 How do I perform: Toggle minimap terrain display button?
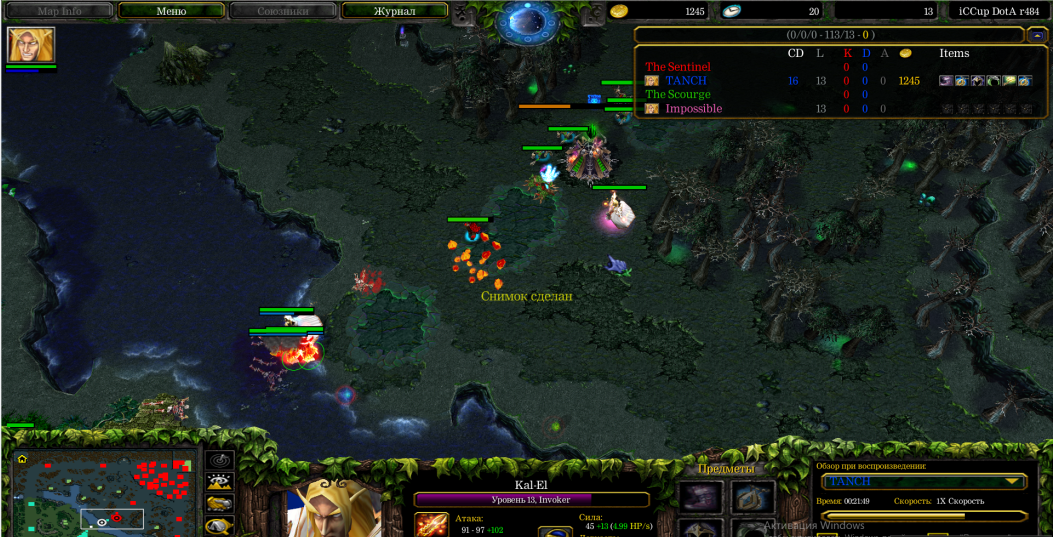tap(220, 481)
